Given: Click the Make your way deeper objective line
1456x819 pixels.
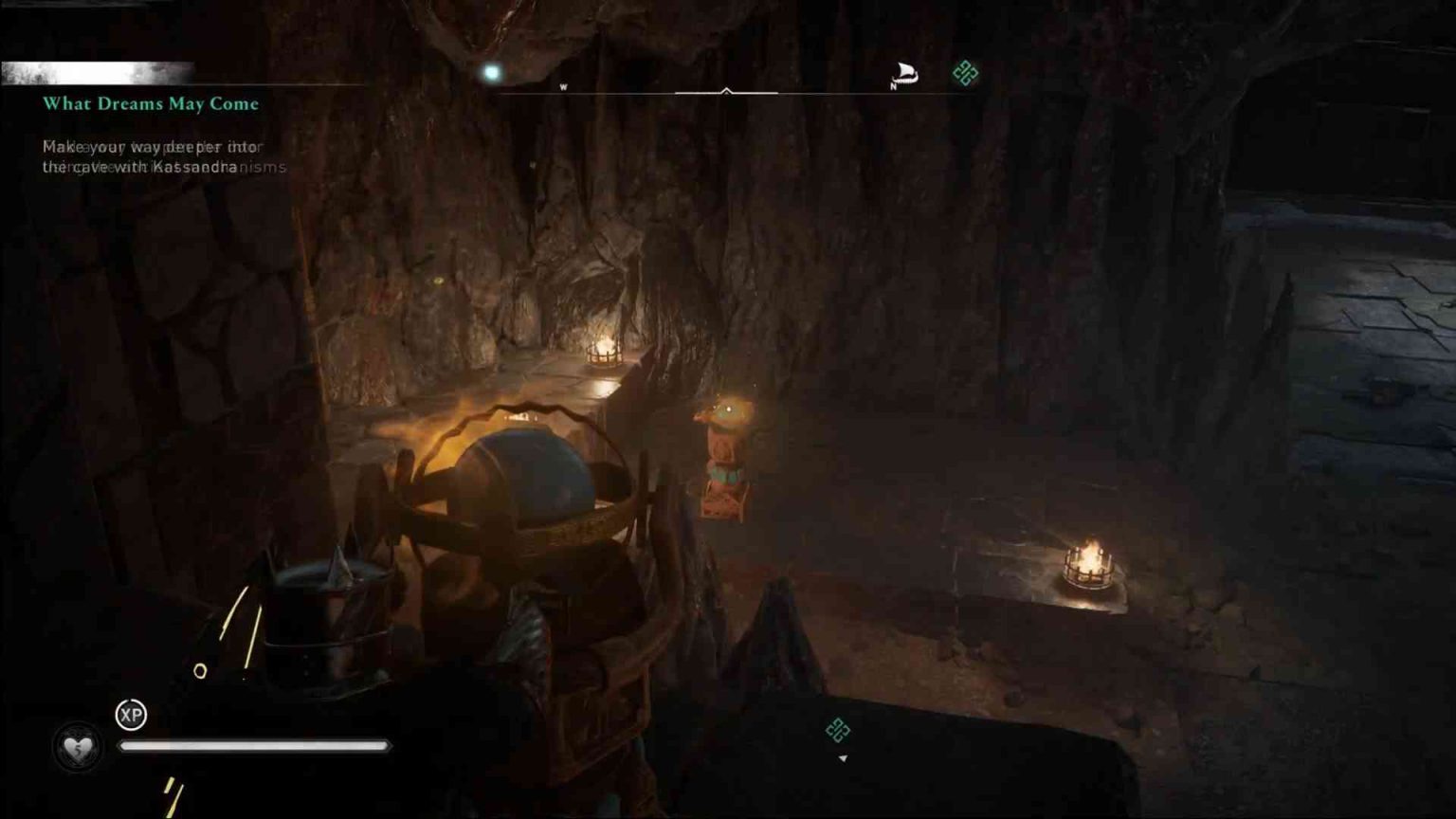Looking at the screenshot, I should point(152,147).
